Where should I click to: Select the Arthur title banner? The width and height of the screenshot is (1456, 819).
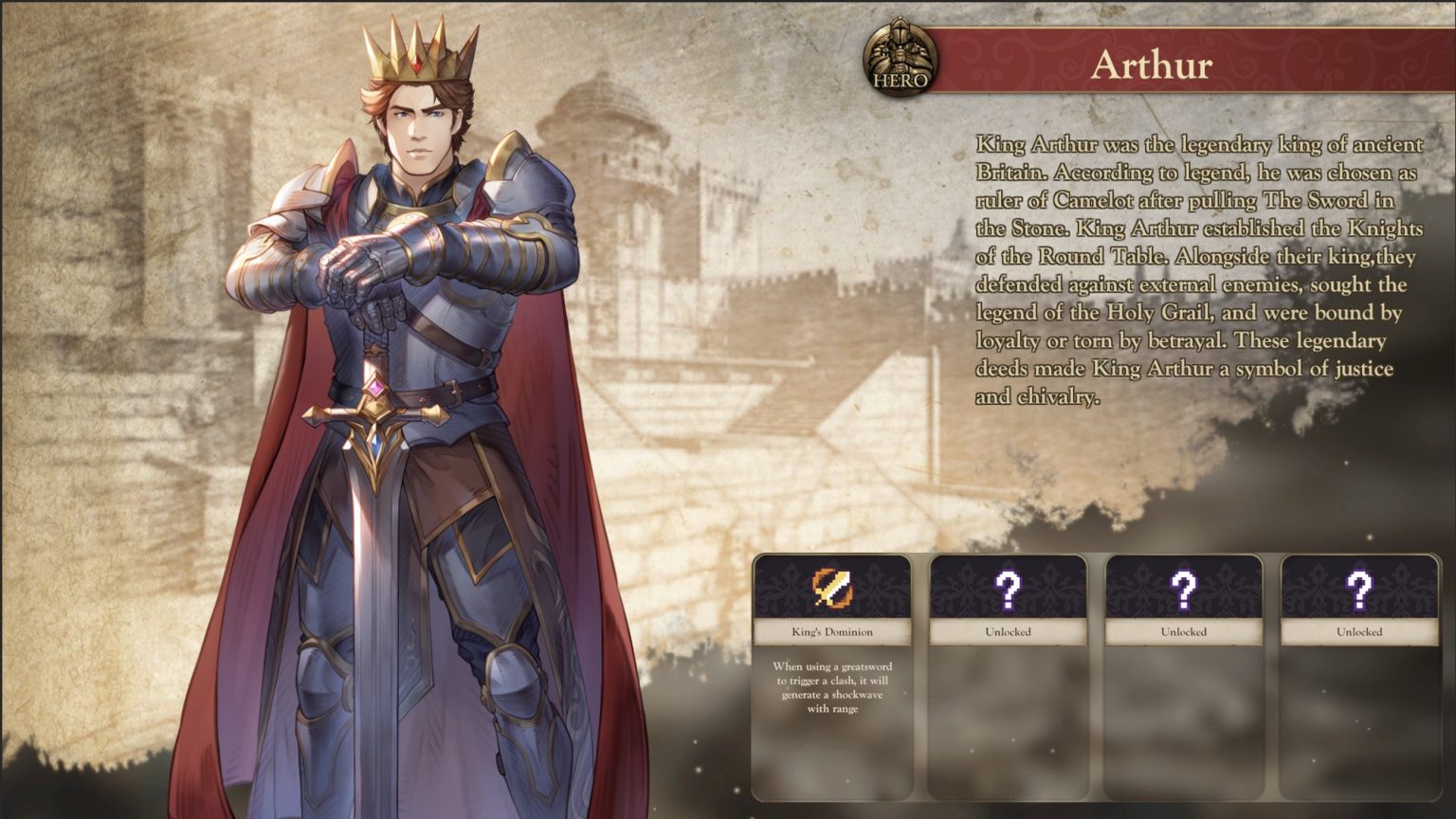click(1150, 64)
